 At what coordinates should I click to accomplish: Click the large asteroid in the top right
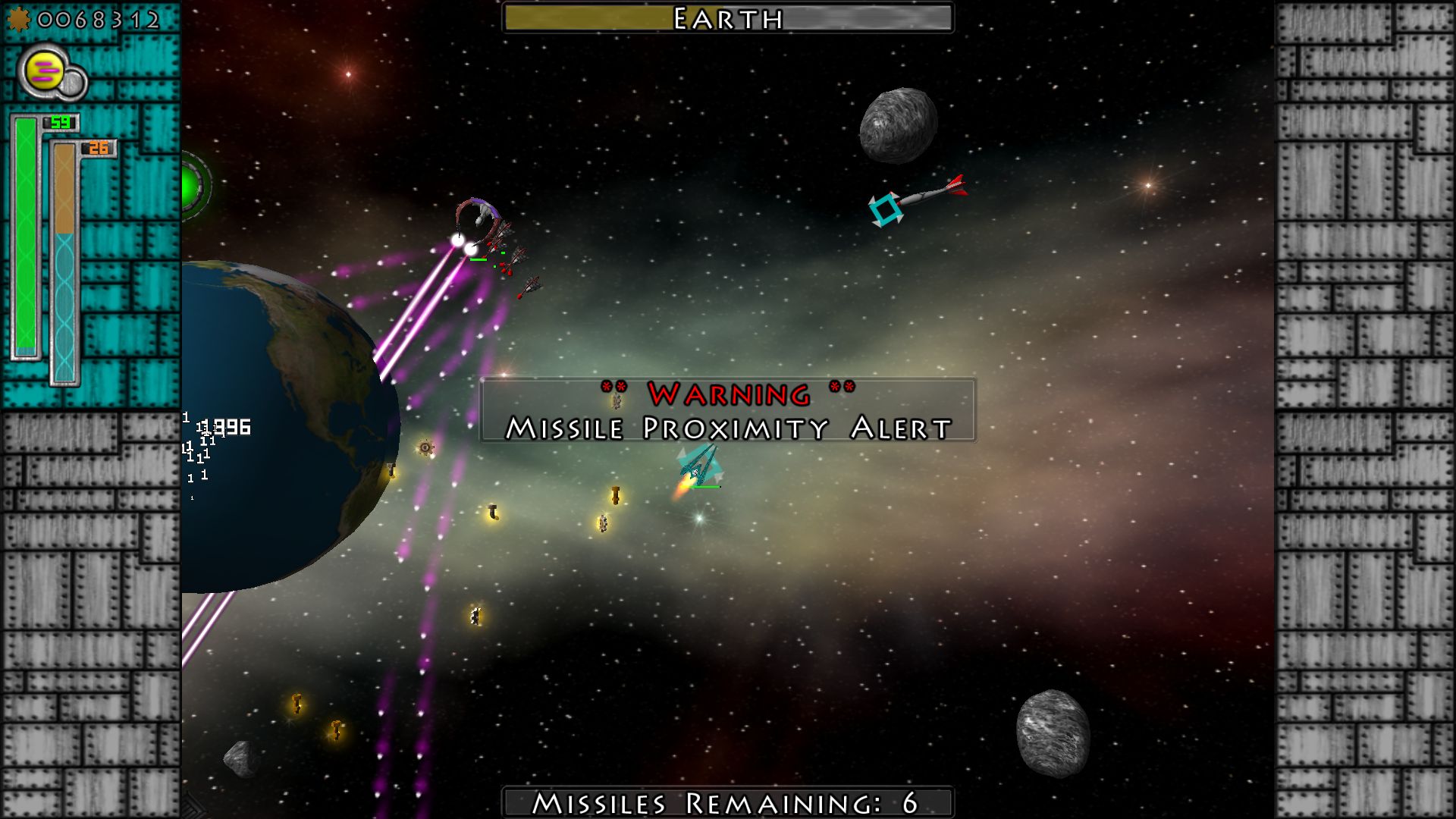899,124
